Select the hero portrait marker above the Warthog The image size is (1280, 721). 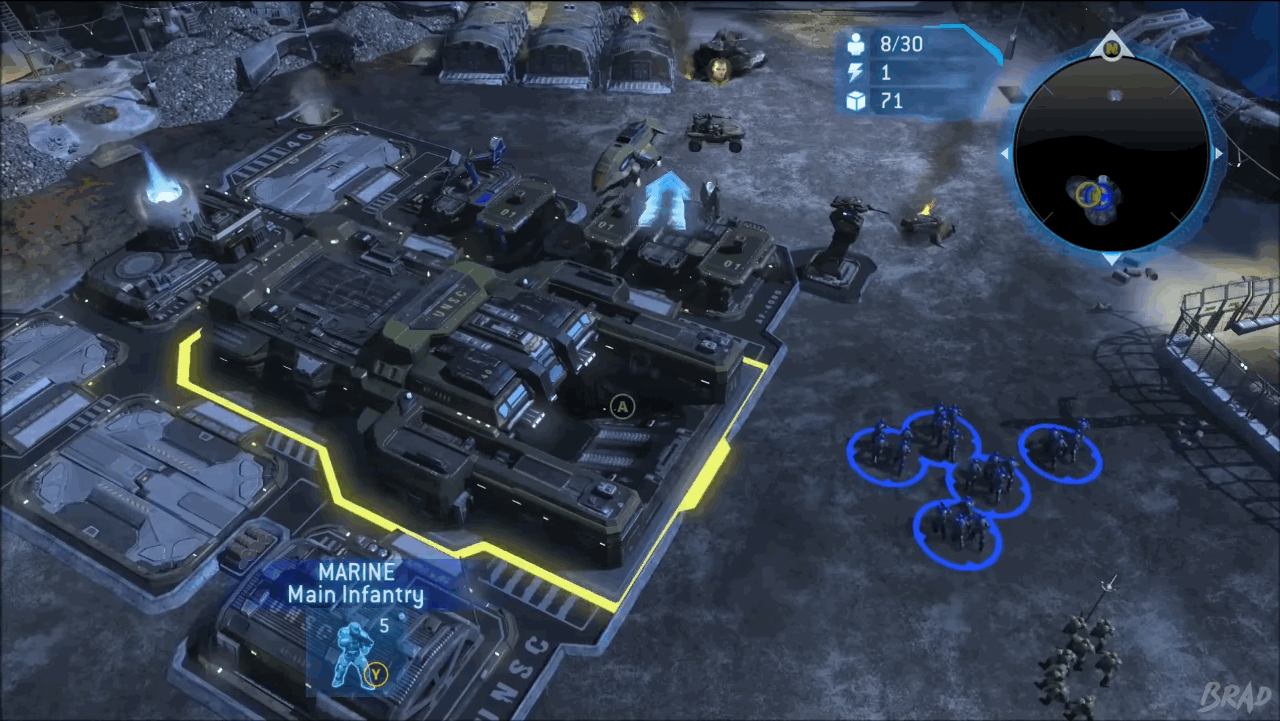(x=718, y=68)
